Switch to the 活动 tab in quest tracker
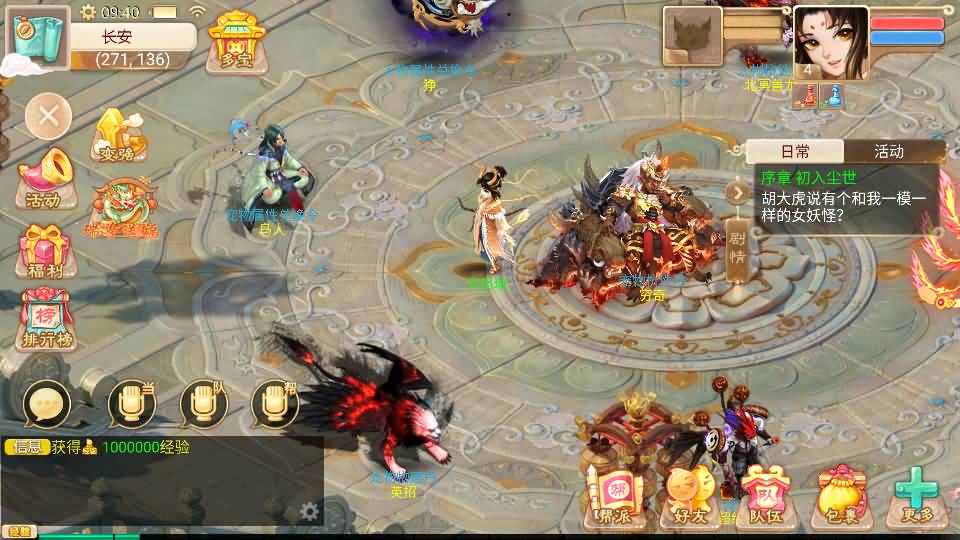The height and width of the screenshot is (540, 960). click(889, 152)
